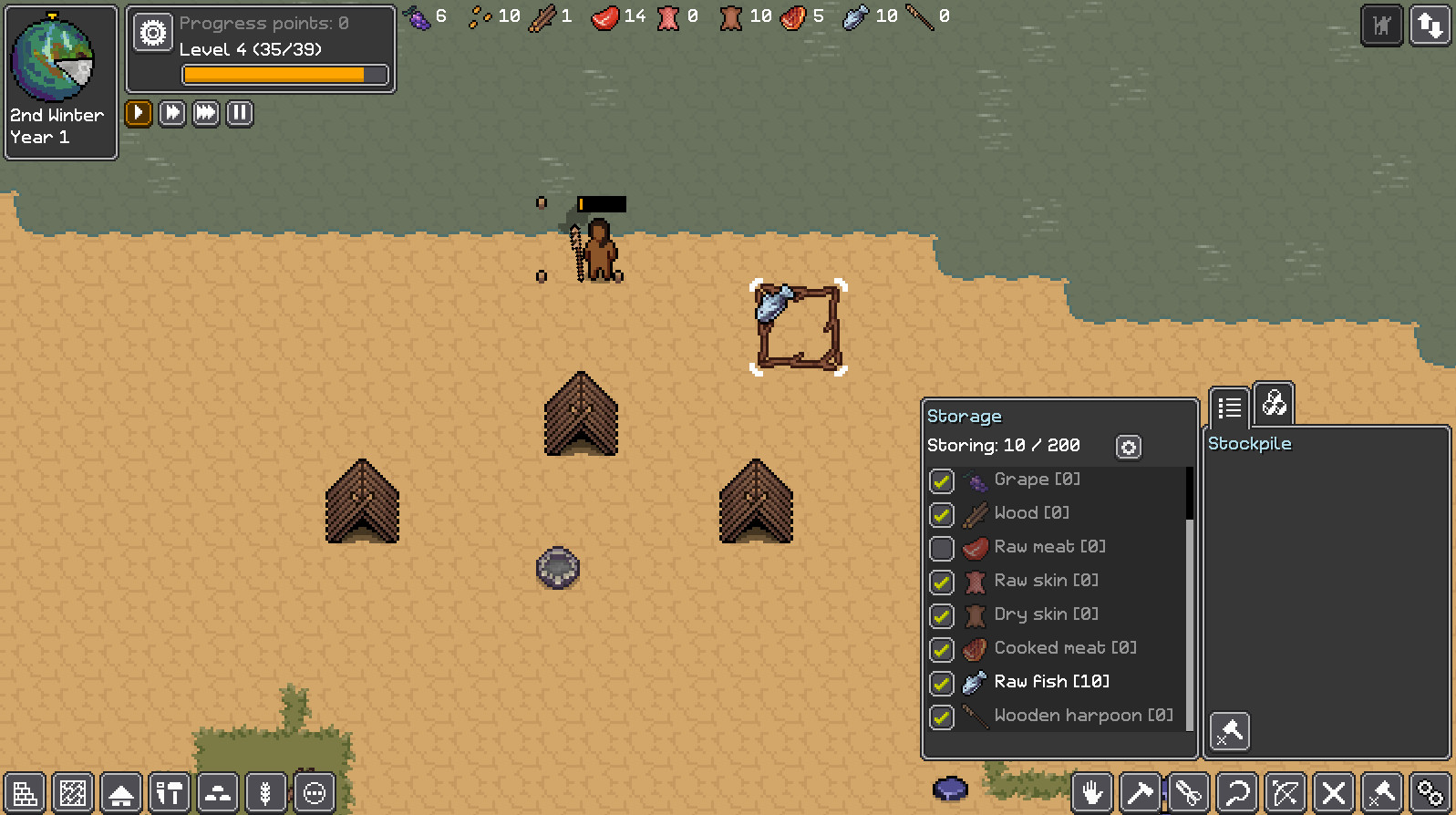Select normal play speed

click(x=139, y=113)
